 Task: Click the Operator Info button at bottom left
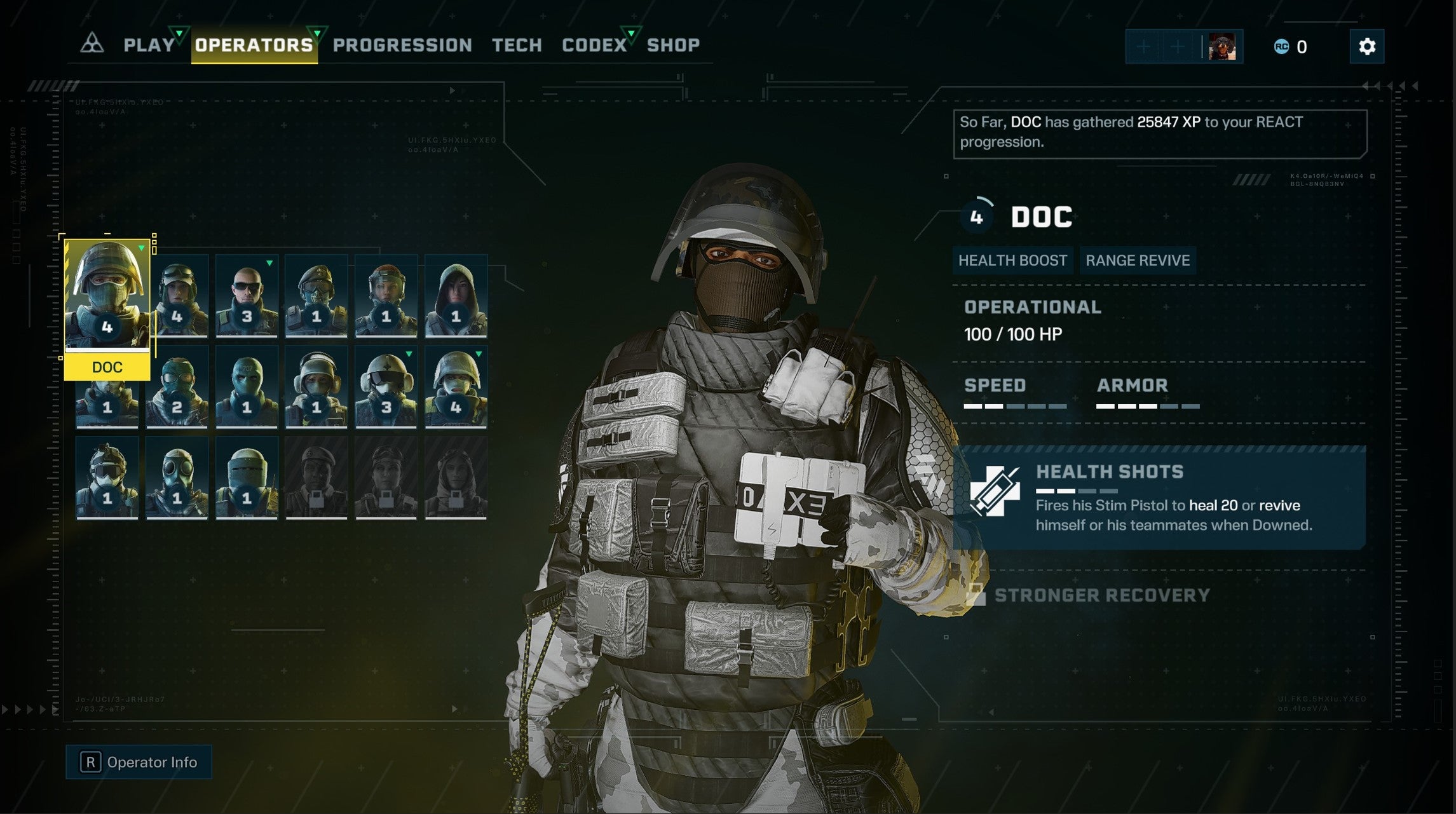click(139, 762)
